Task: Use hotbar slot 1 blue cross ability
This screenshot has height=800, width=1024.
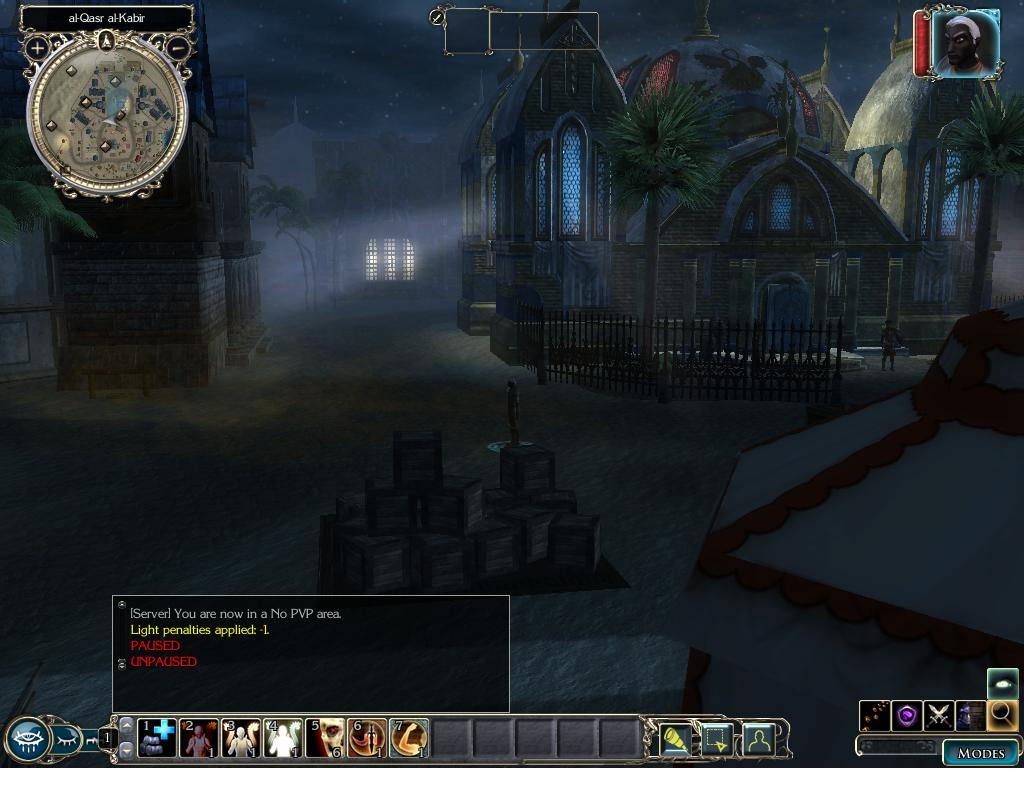Action: (157, 739)
